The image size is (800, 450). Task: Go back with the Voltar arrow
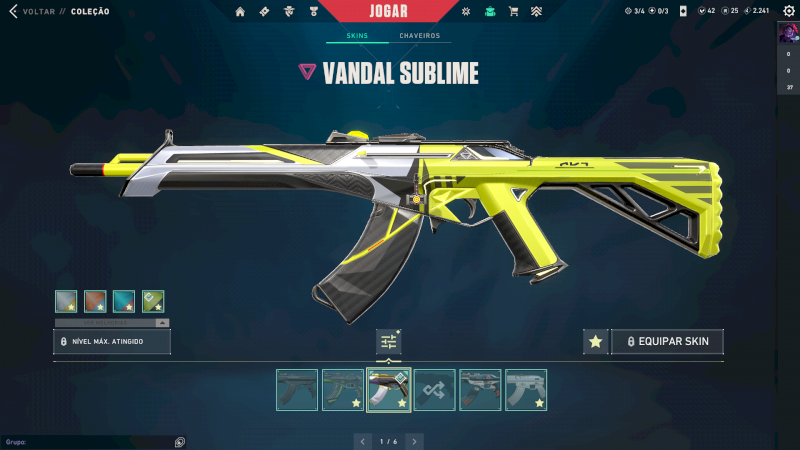pyautogui.click(x=13, y=12)
